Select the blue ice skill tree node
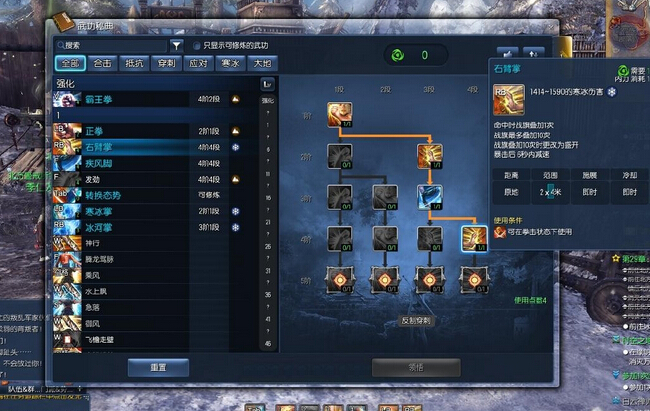 (429, 196)
